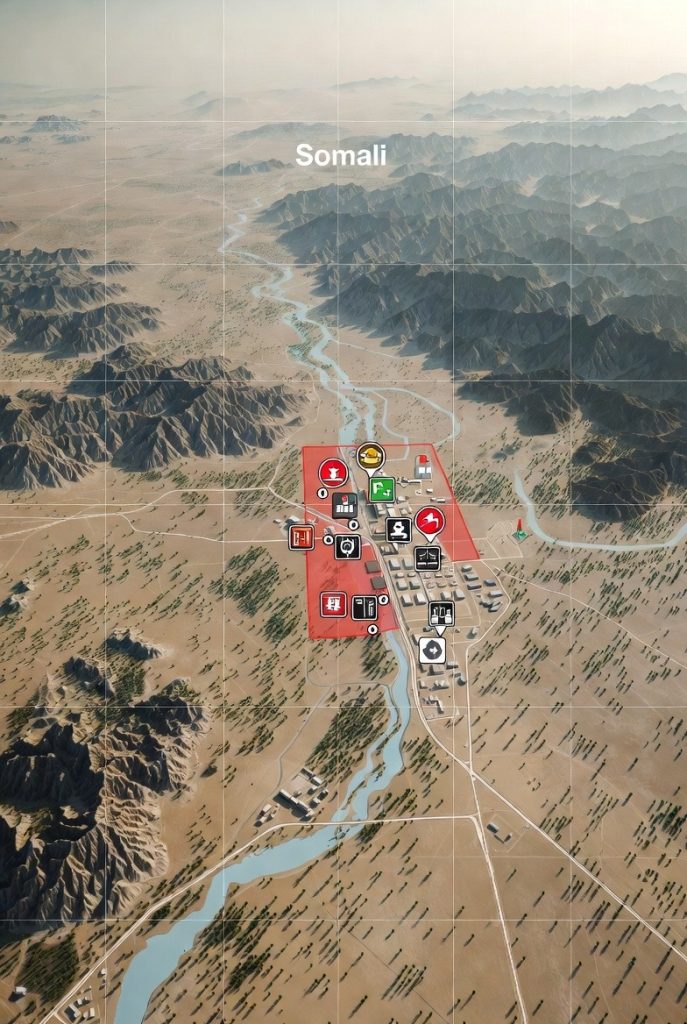The width and height of the screenshot is (687, 1024).
Task: Choose the red square marker with white symbol
Action: pyautogui.click(x=334, y=604)
